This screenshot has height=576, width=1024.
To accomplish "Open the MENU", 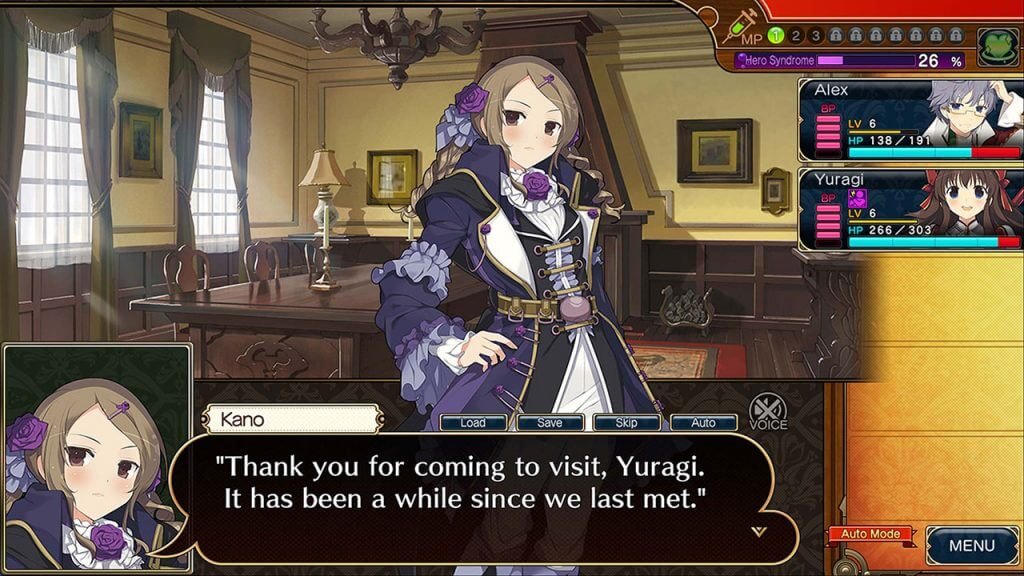I will pyautogui.click(x=971, y=545).
